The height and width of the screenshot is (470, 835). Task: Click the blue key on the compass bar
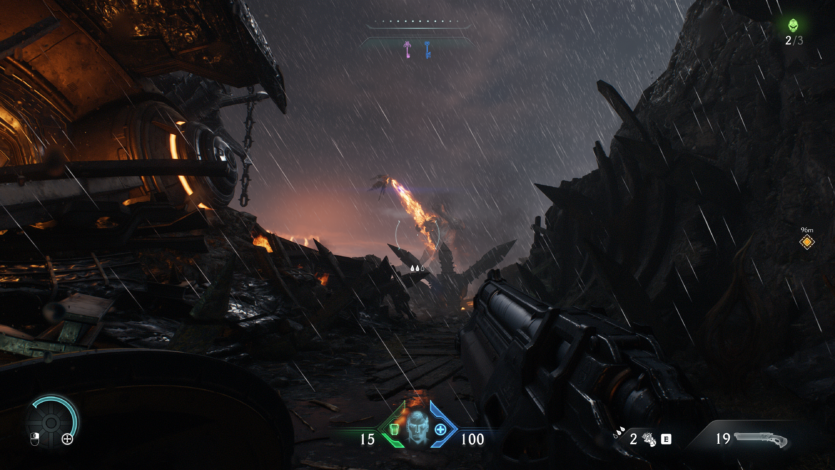click(x=427, y=48)
